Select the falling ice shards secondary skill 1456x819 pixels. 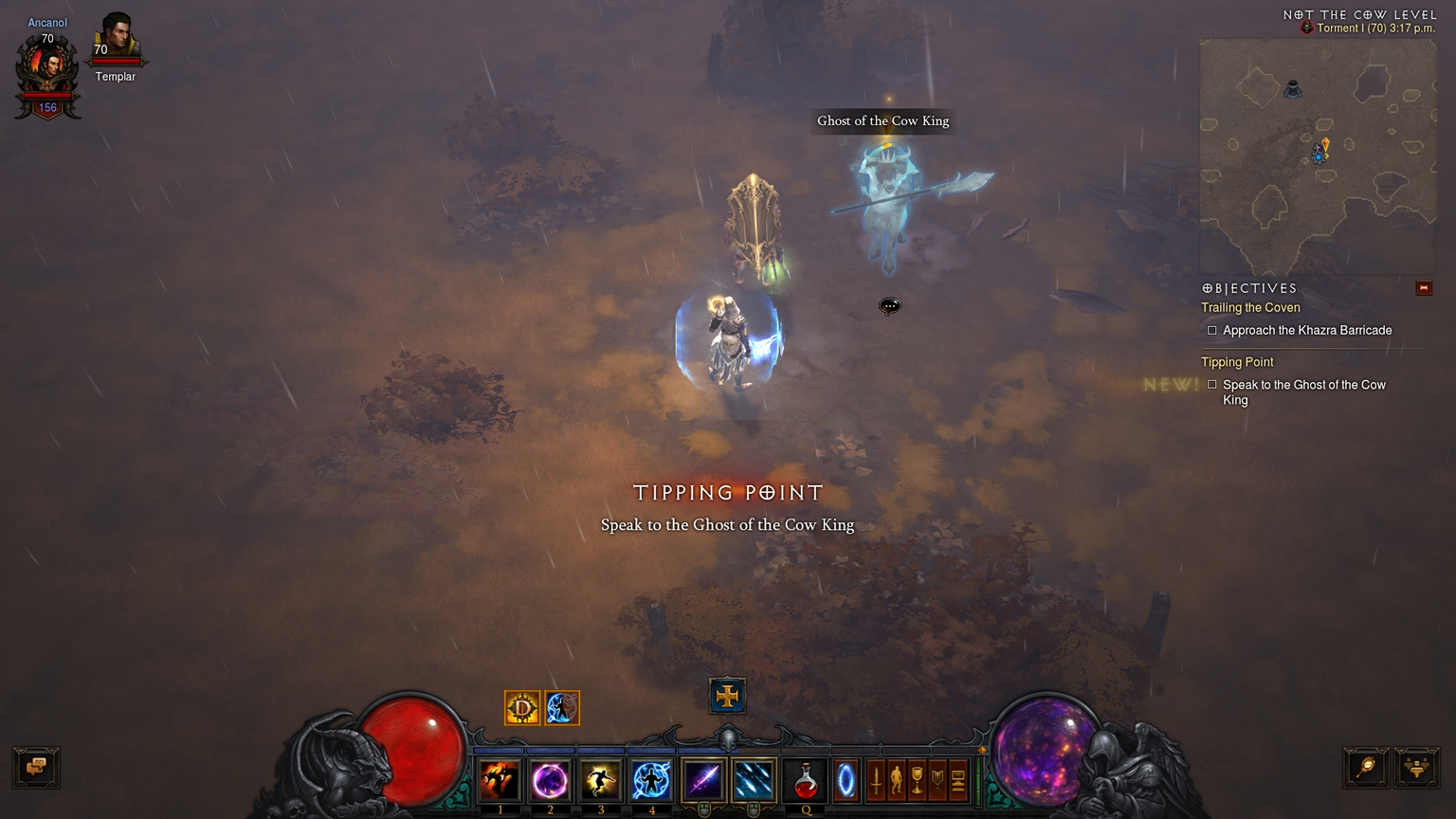pos(753,780)
